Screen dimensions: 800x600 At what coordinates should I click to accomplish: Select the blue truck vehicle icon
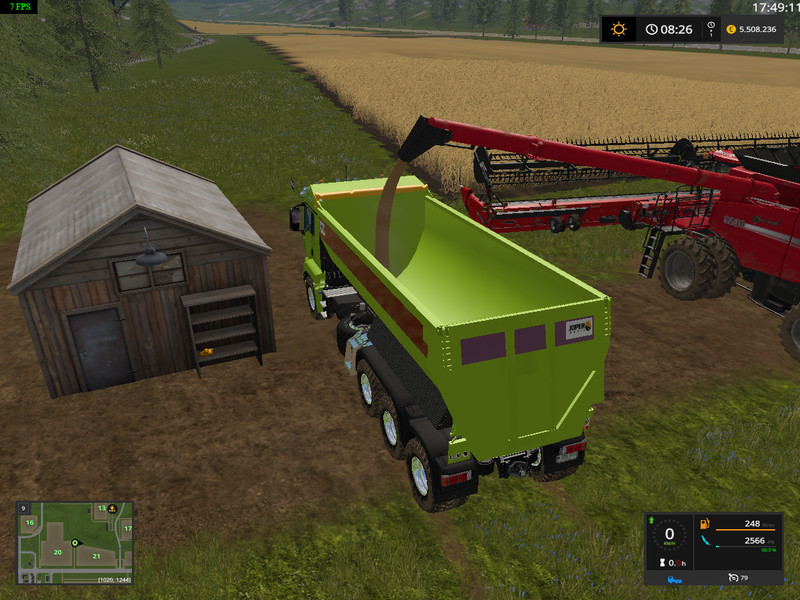click(676, 578)
